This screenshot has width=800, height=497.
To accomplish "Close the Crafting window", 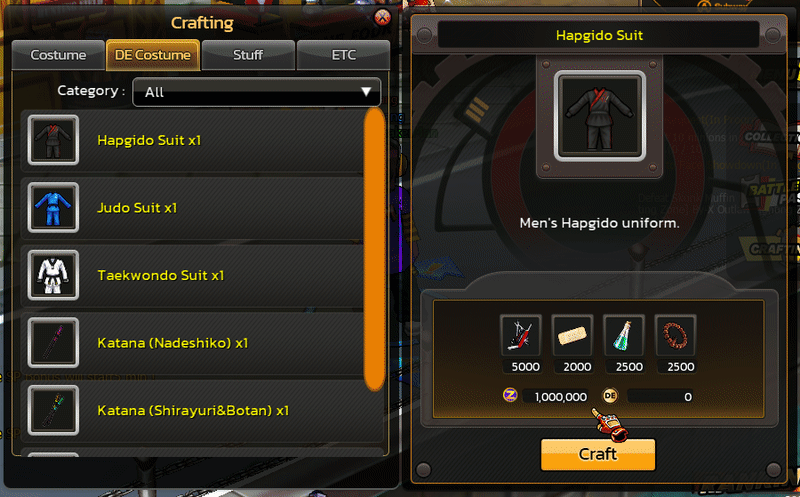I will tap(381, 18).
